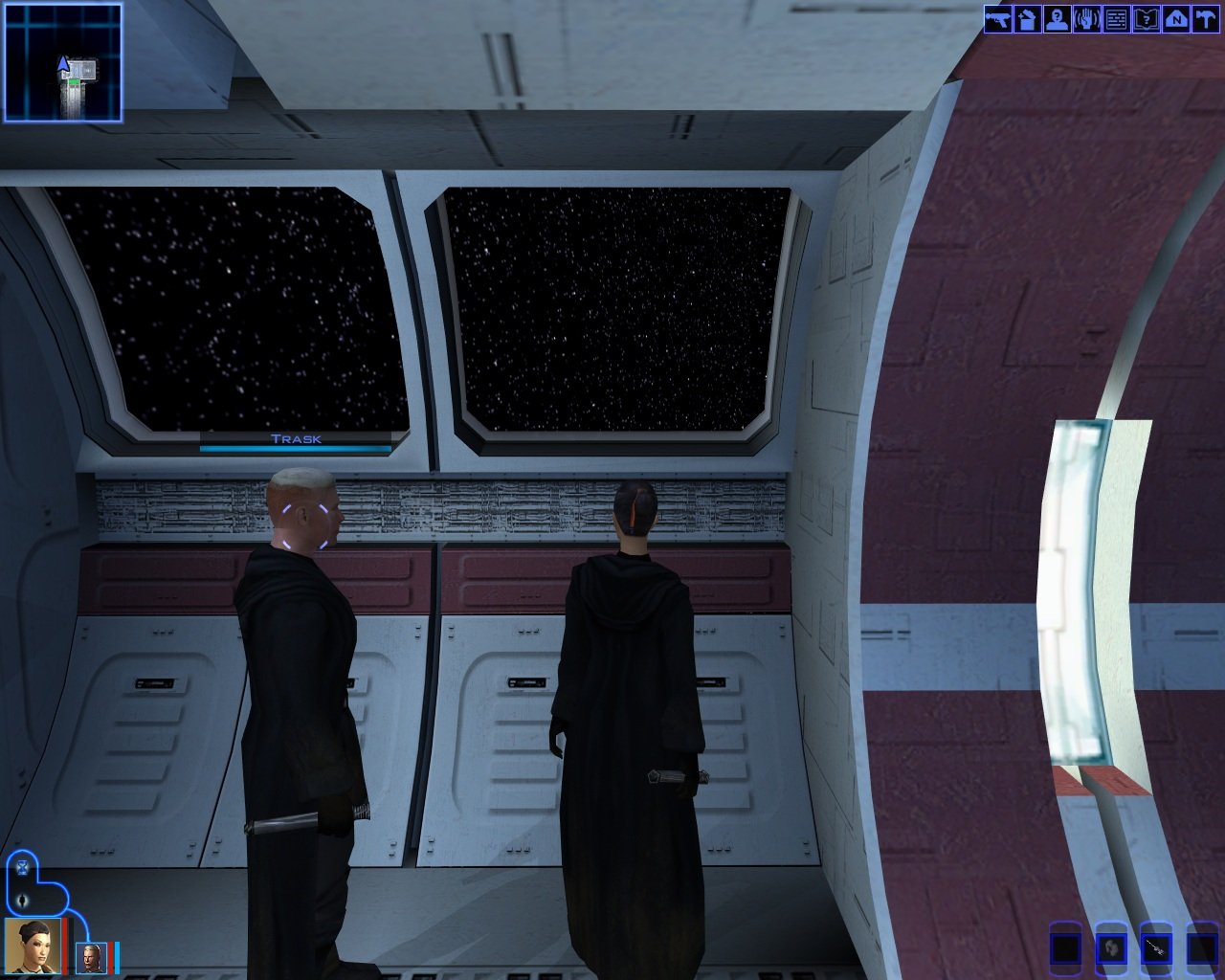Toggle the hourglass pause icon
The height and width of the screenshot is (980, 1225).
[23, 869]
